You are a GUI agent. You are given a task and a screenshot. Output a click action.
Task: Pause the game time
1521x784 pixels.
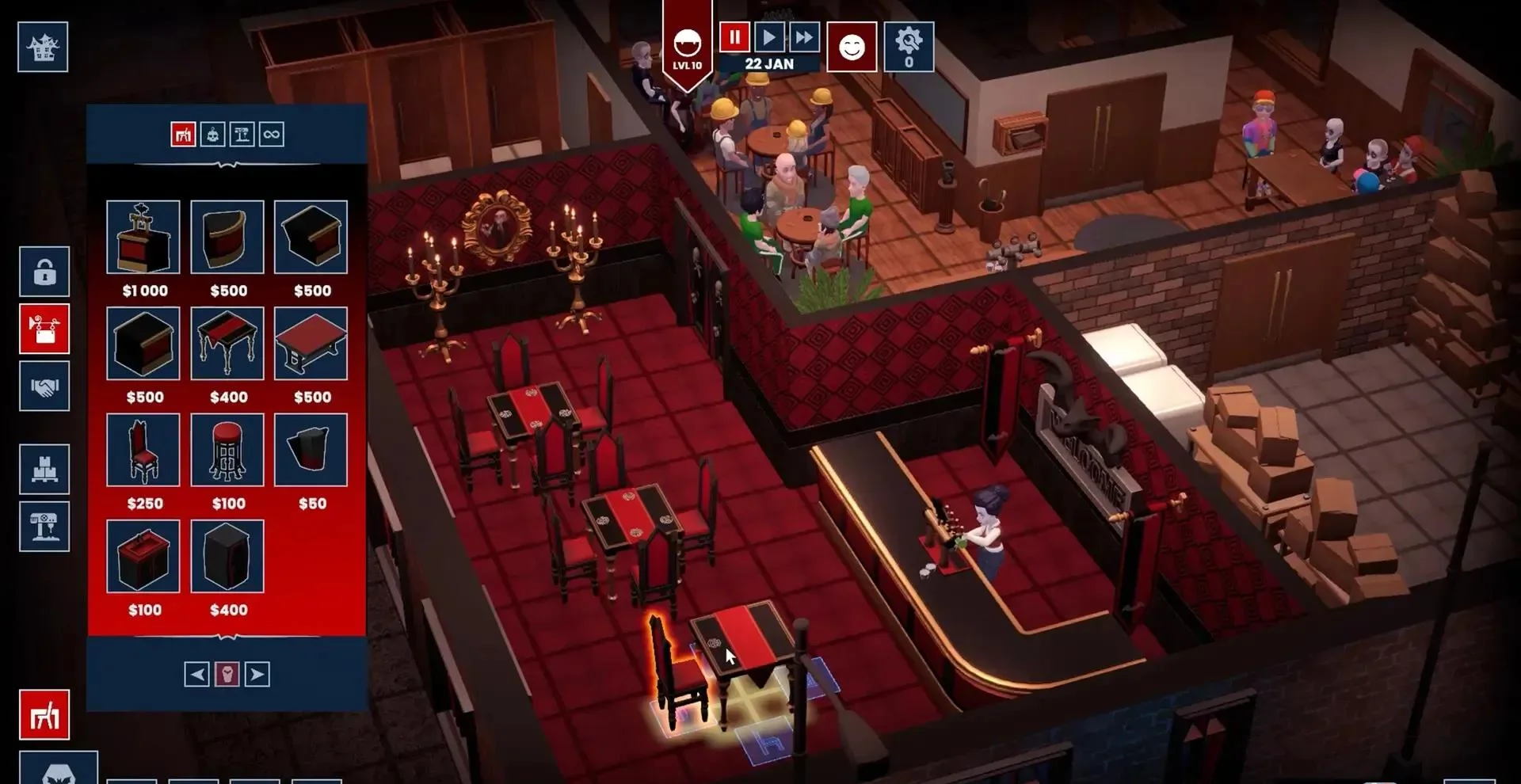click(x=734, y=37)
